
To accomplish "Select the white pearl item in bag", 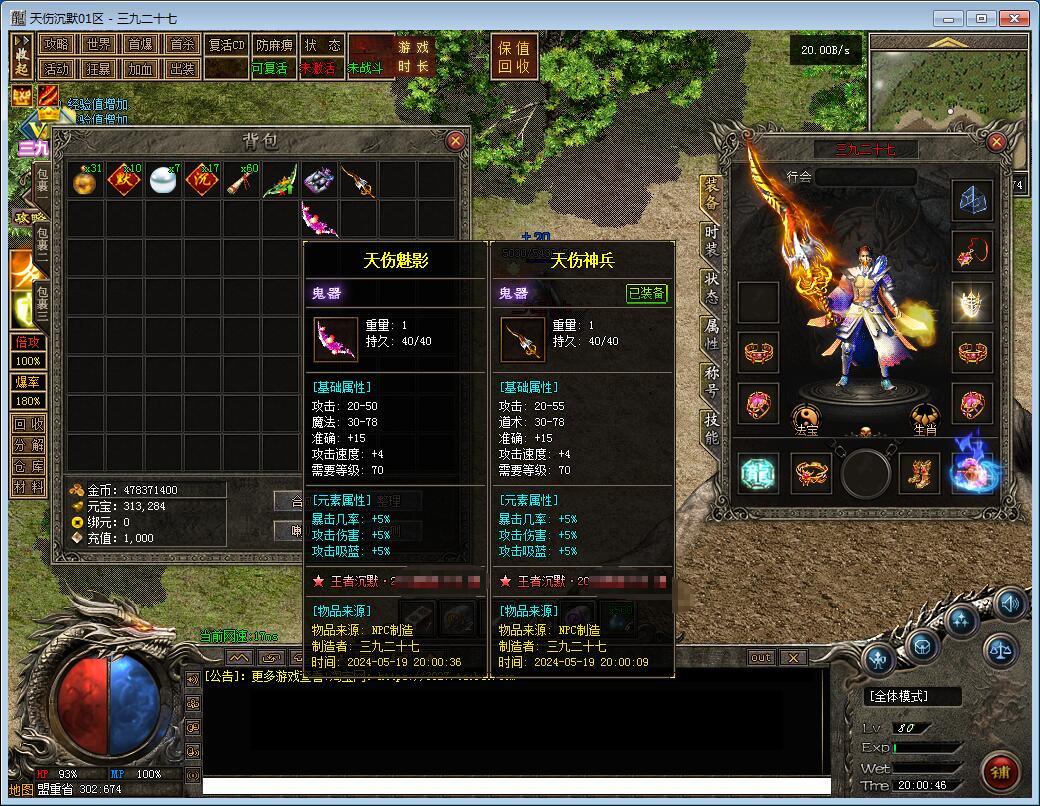I will click(163, 180).
